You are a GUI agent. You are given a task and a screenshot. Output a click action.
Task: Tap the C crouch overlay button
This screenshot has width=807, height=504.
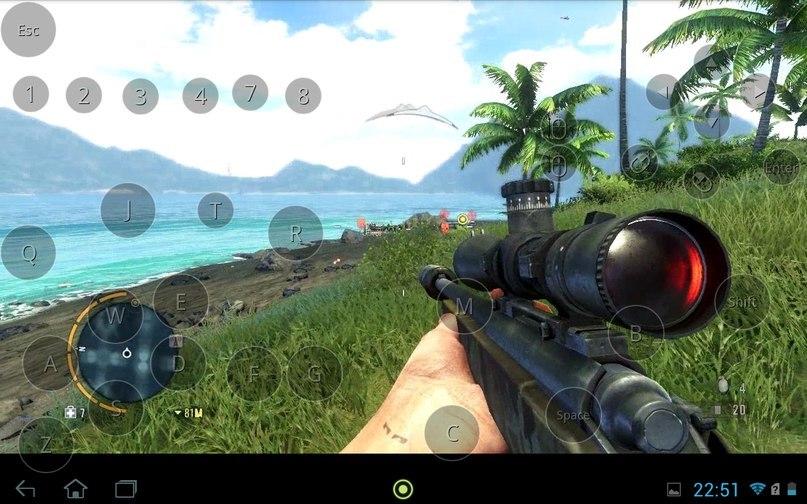[x=452, y=433]
